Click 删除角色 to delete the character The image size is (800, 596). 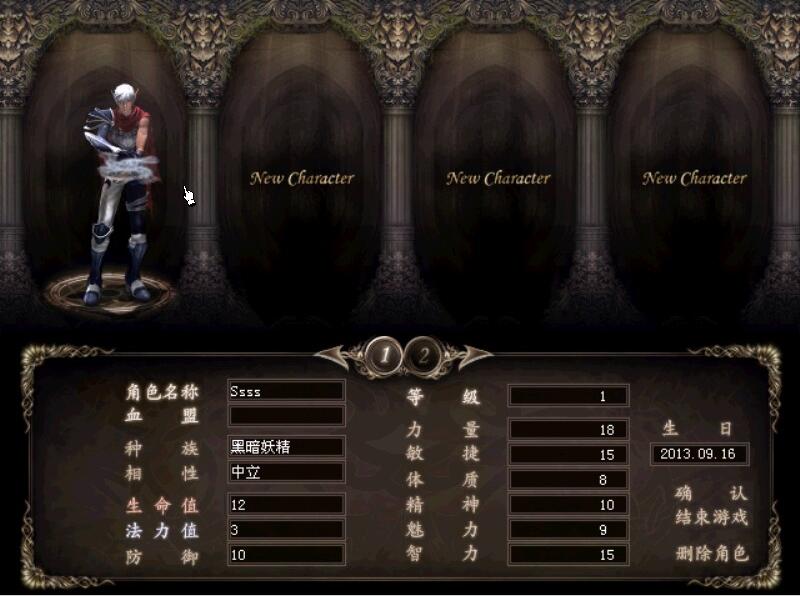[x=711, y=553]
